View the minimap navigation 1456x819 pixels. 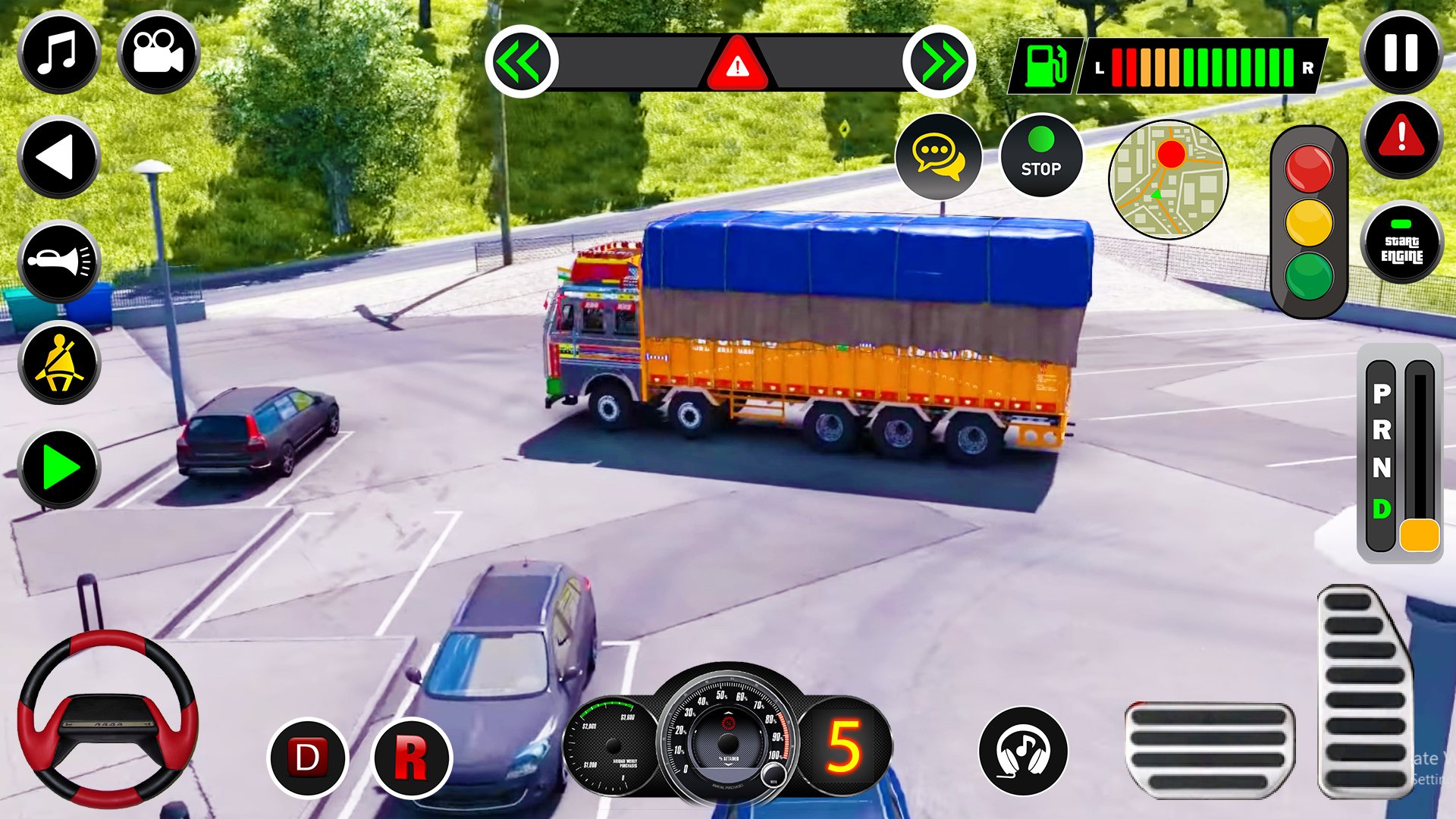point(1169,180)
